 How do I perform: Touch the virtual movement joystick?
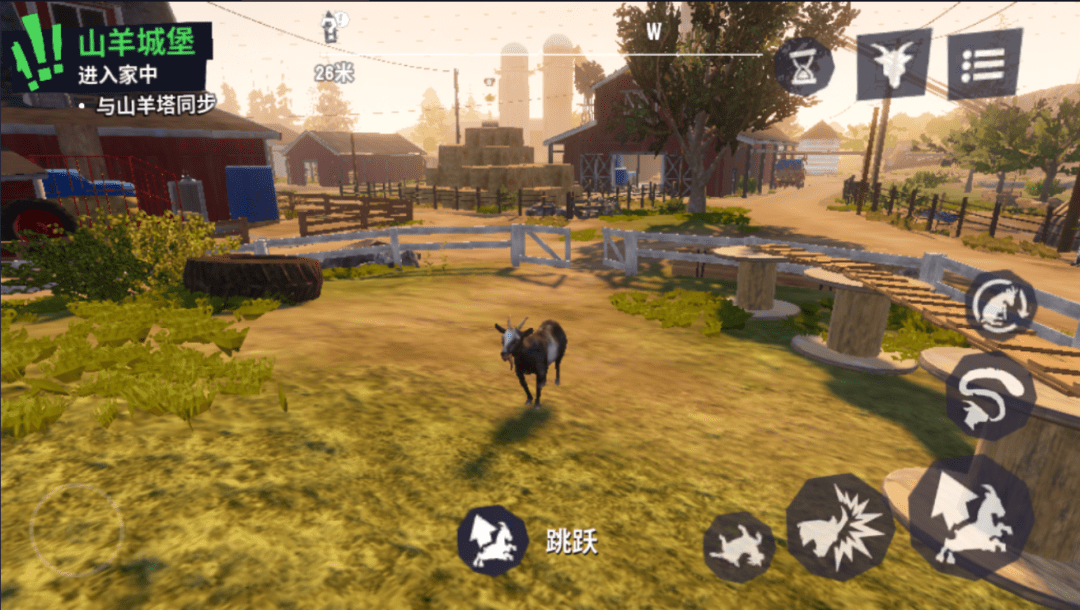click(76, 529)
